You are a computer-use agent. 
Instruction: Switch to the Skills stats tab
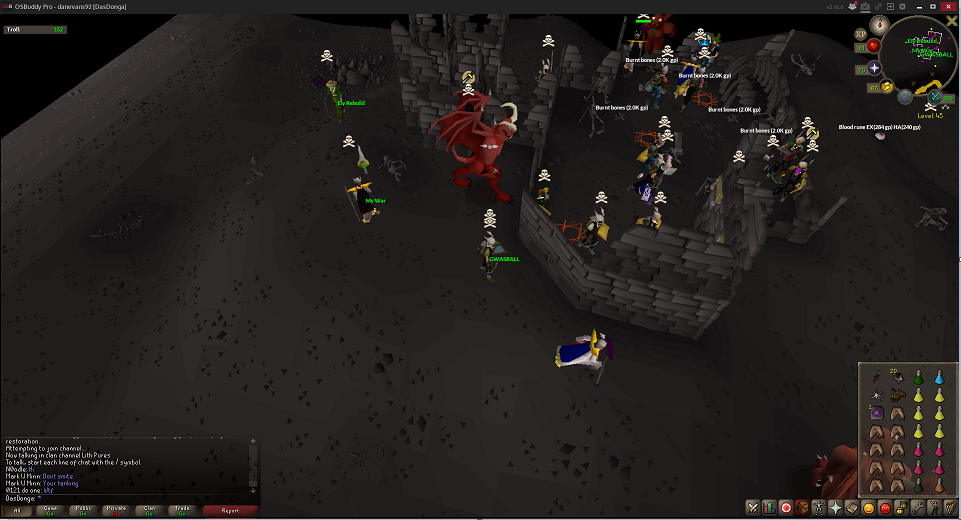pyautogui.click(x=769, y=508)
